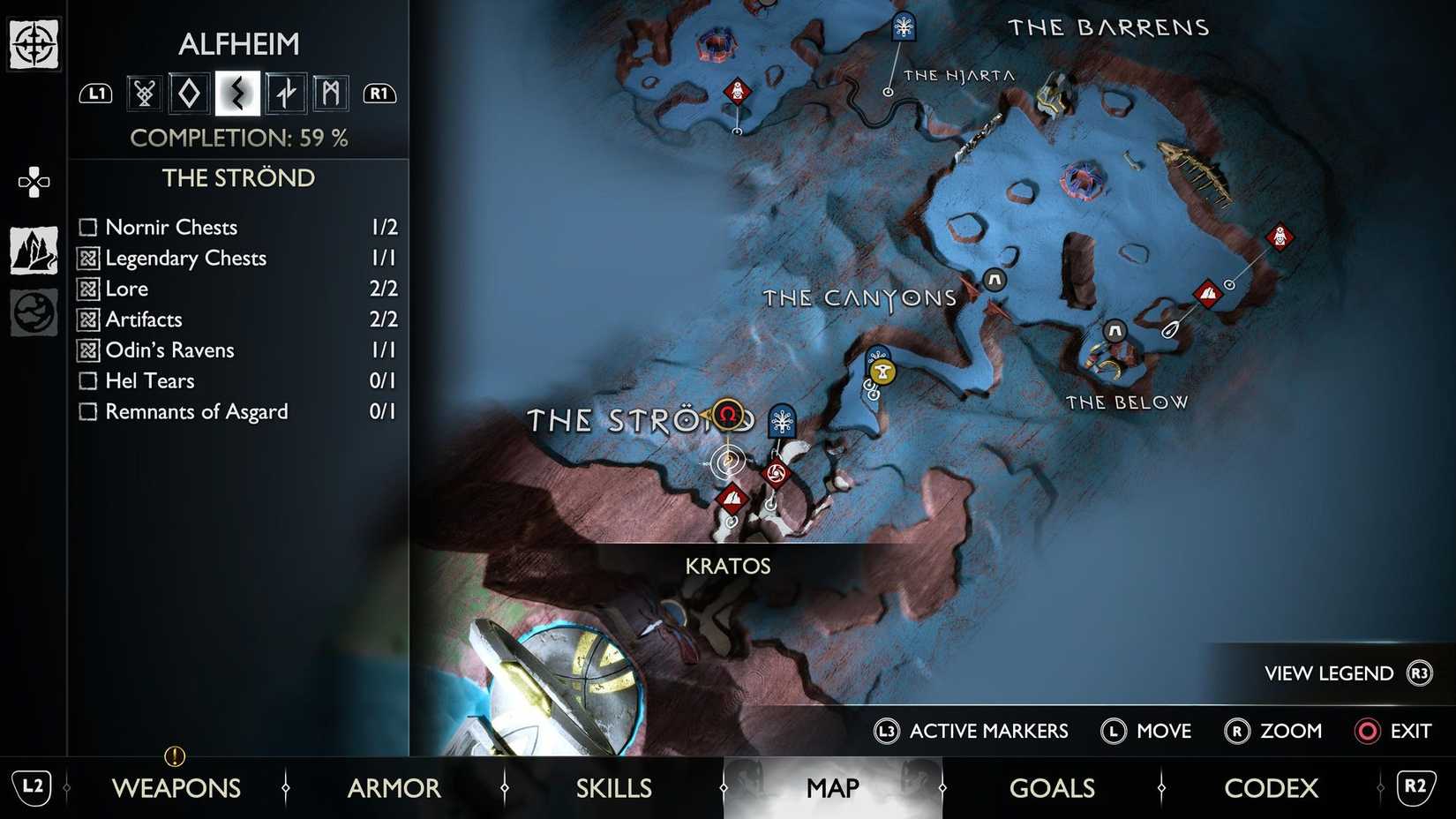This screenshot has width=1456, height=819.
Task: Choose the diamond-shaped realm rune
Action: tap(189, 93)
